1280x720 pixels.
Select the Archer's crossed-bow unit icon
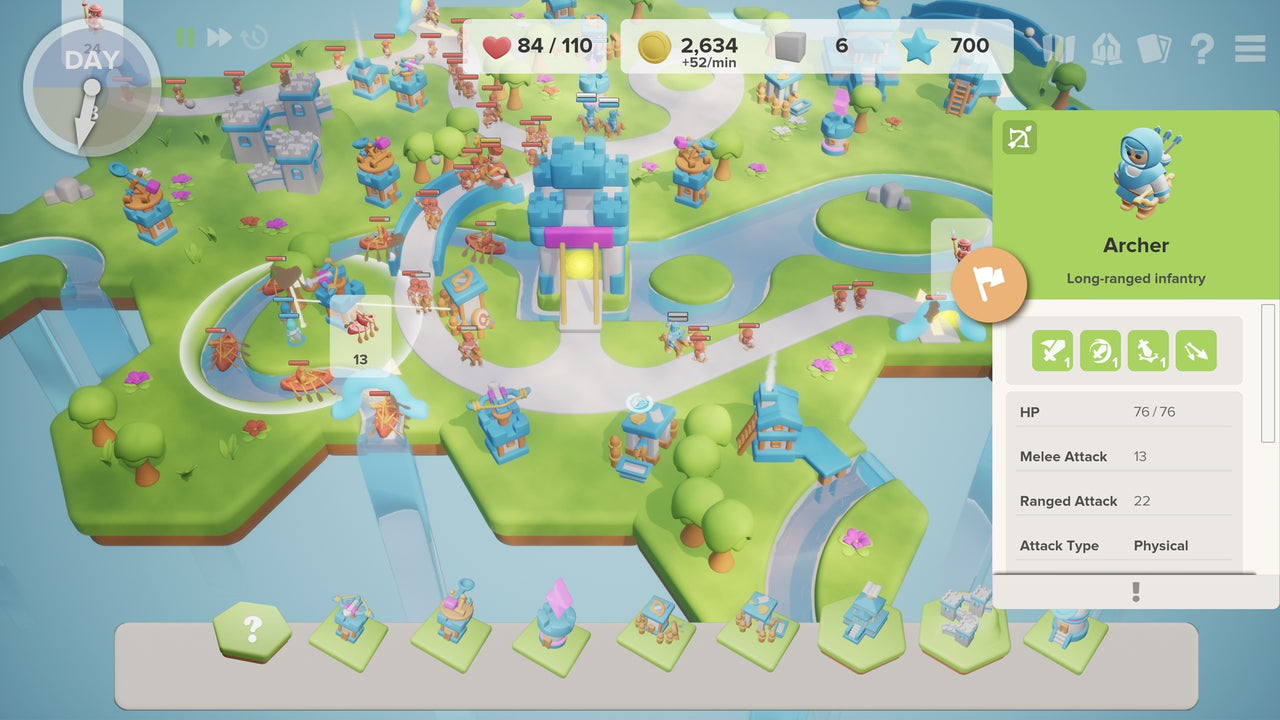click(x=1019, y=138)
